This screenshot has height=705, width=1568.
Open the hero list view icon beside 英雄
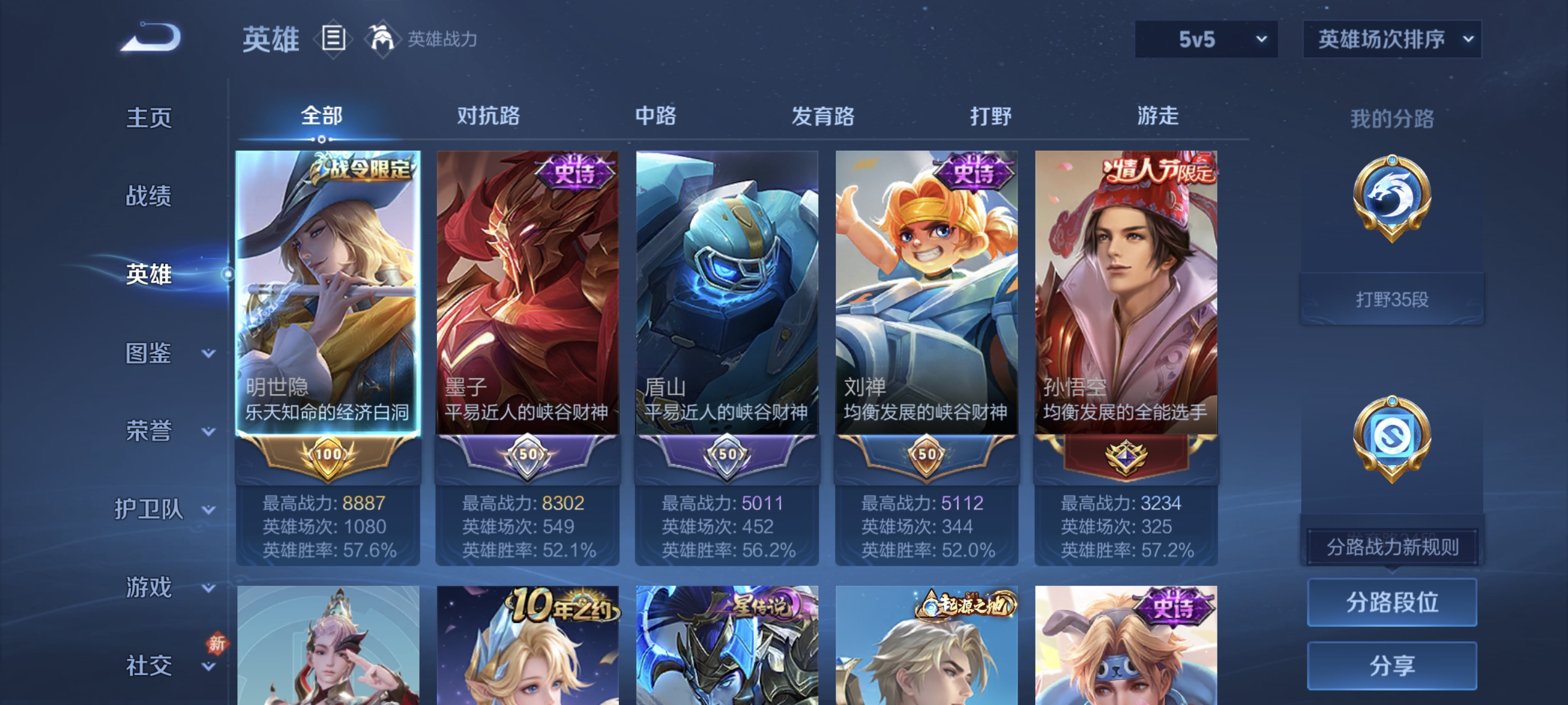(332, 39)
